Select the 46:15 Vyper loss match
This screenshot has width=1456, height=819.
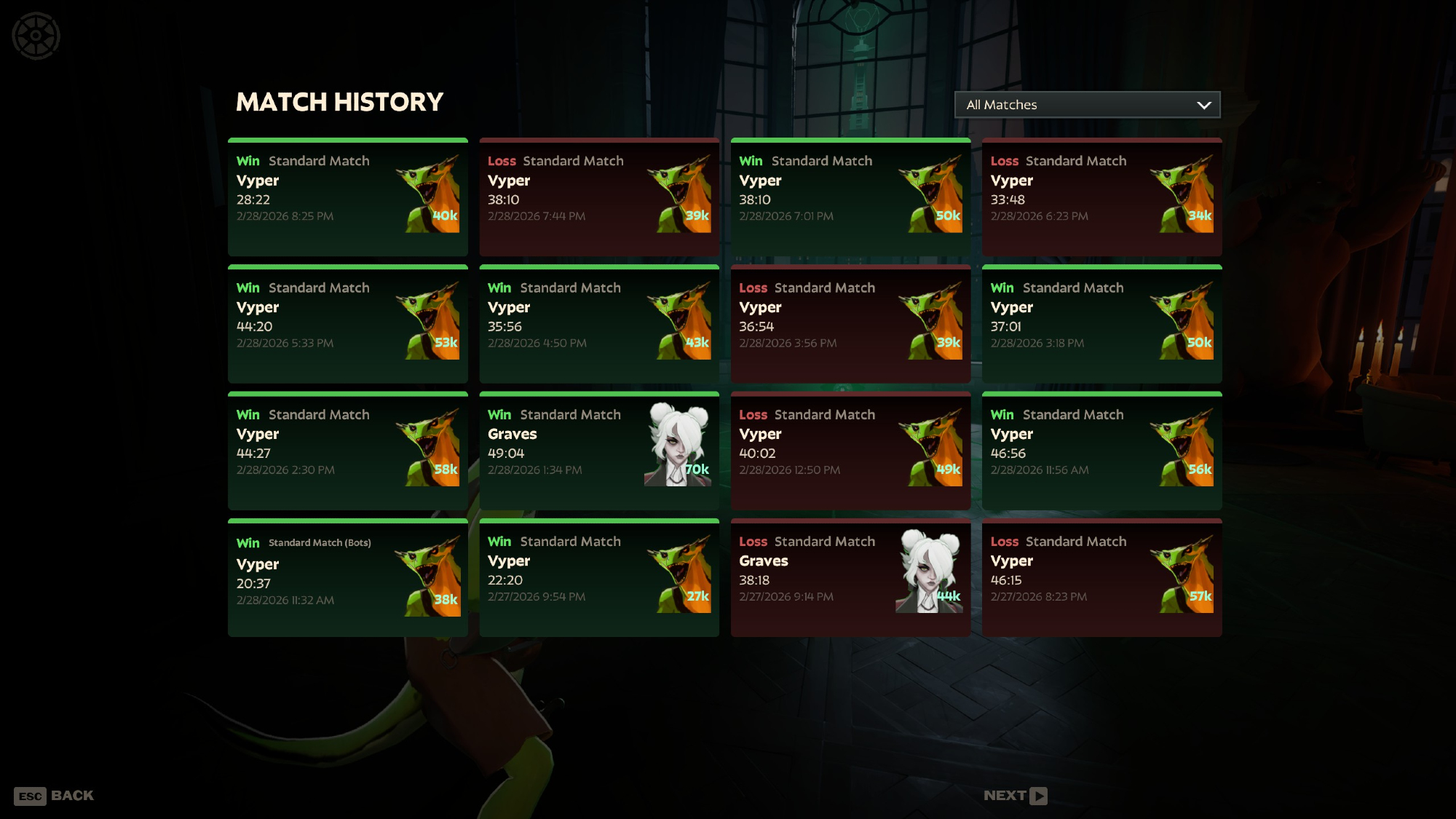click(x=1101, y=578)
